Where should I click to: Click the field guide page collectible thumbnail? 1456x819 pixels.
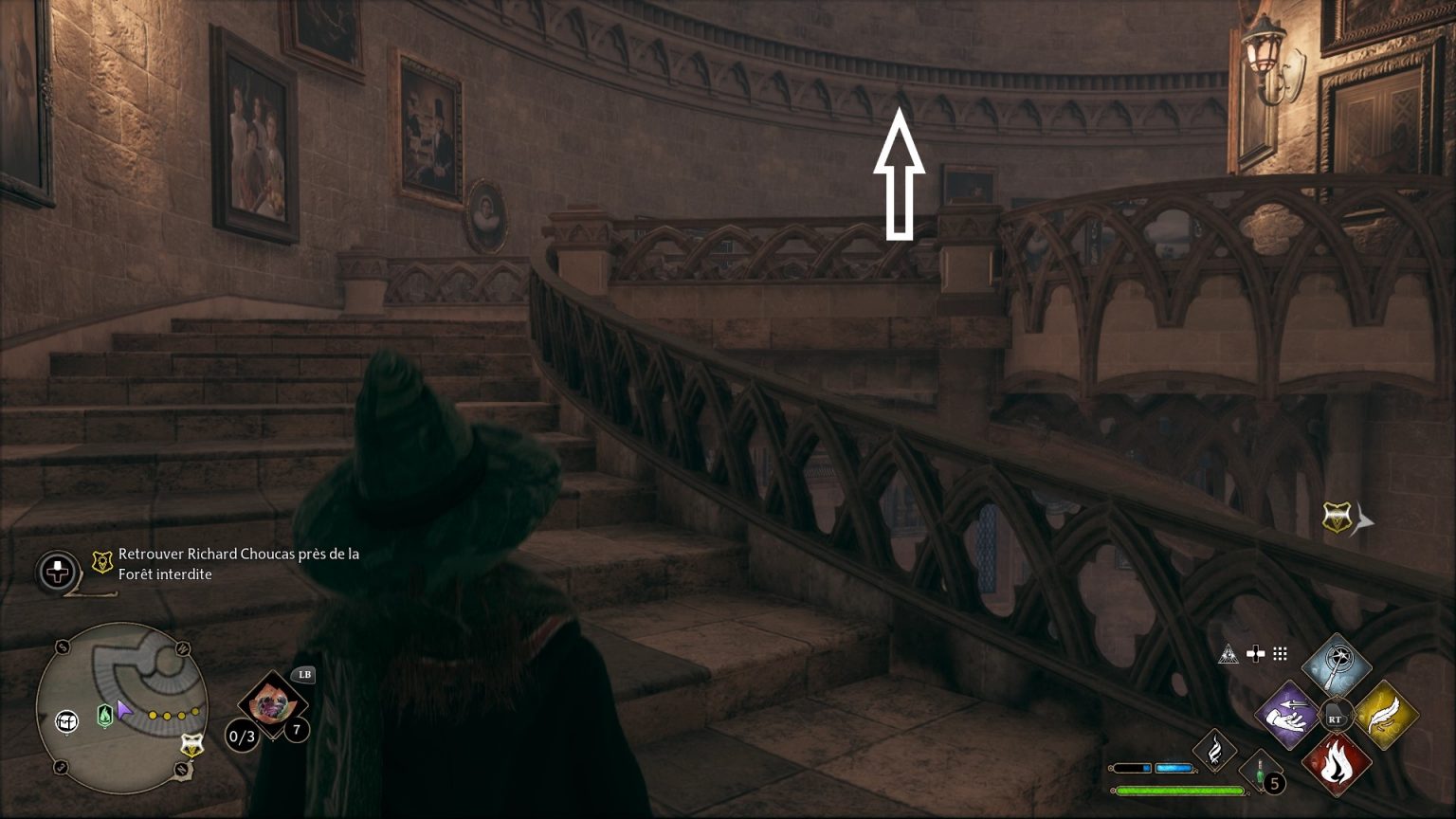(x=270, y=705)
